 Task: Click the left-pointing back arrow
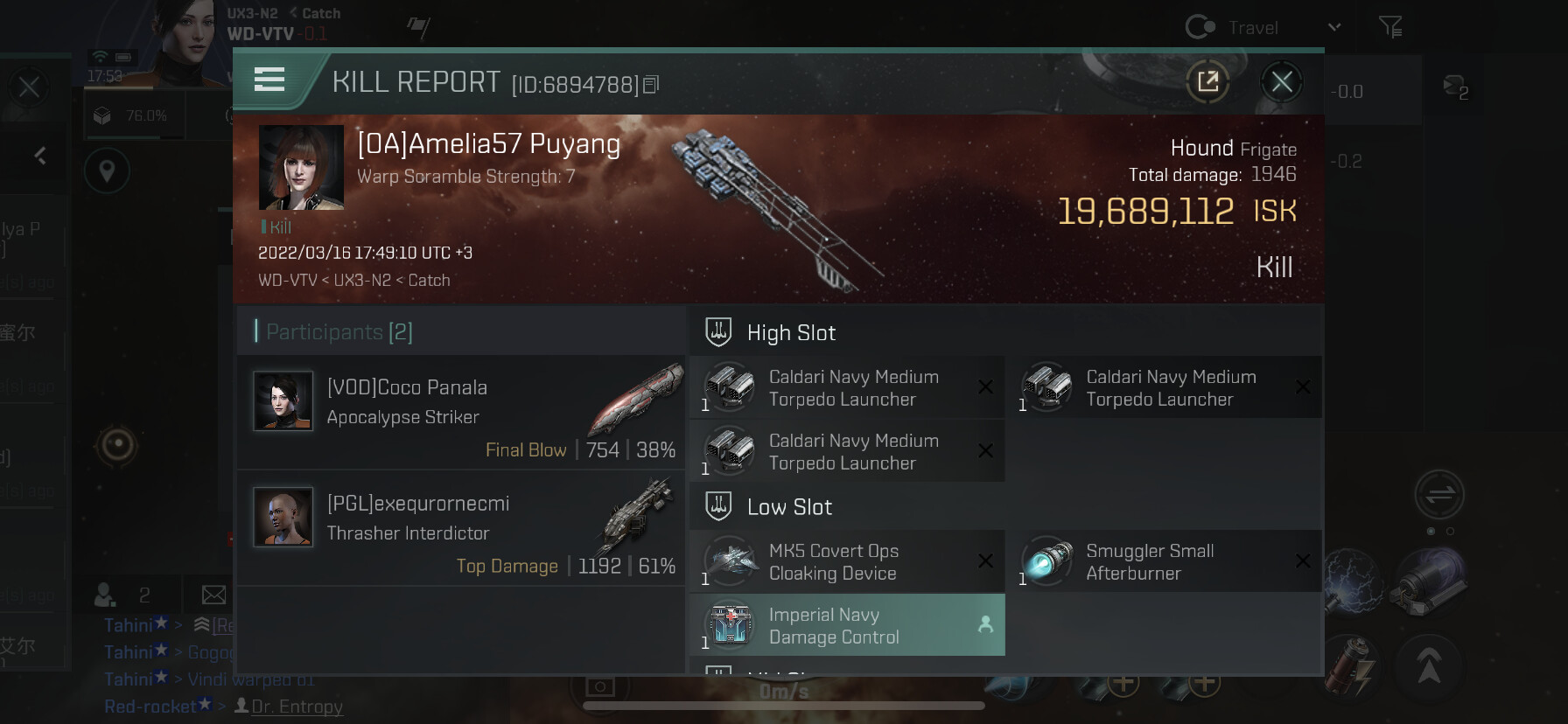coord(40,156)
